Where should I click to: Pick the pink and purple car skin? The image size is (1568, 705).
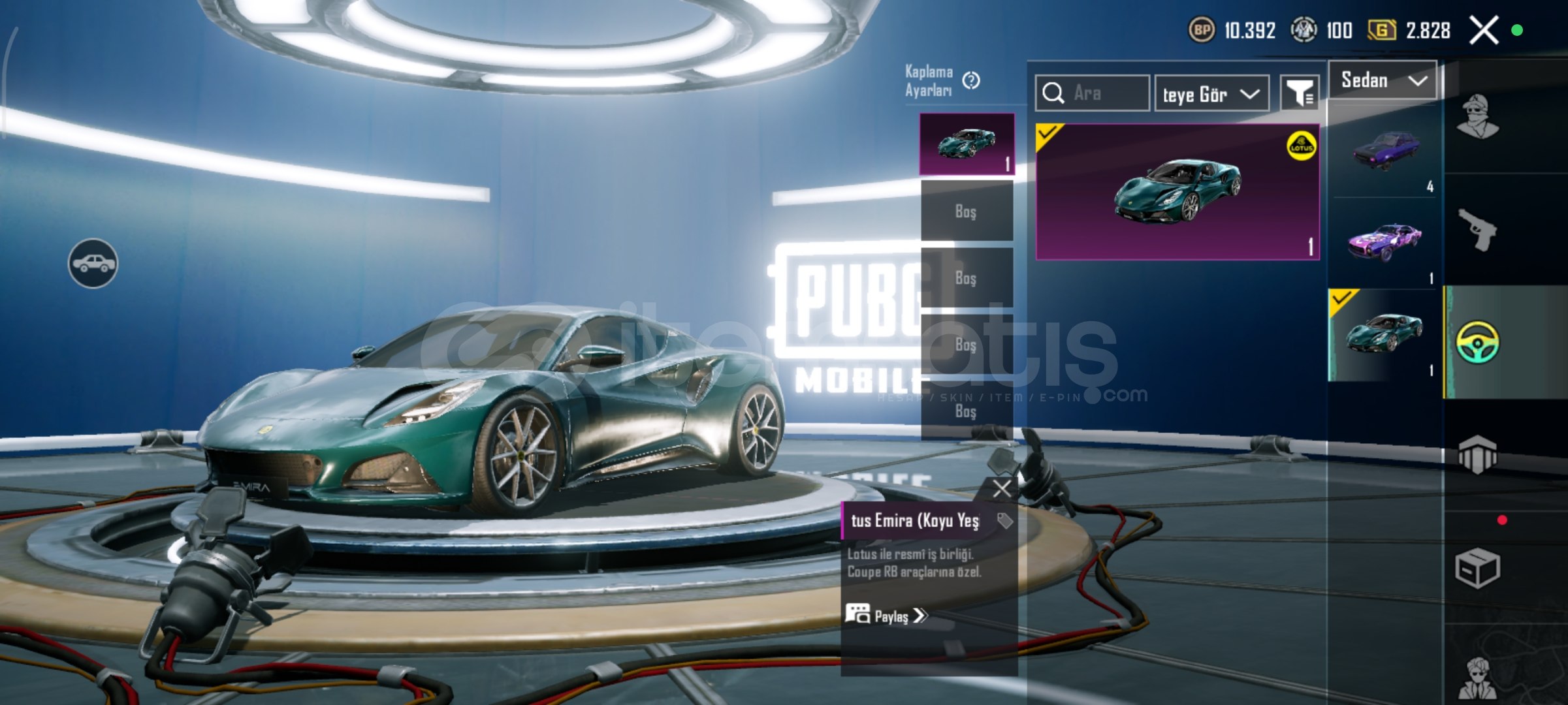[x=1384, y=242]
